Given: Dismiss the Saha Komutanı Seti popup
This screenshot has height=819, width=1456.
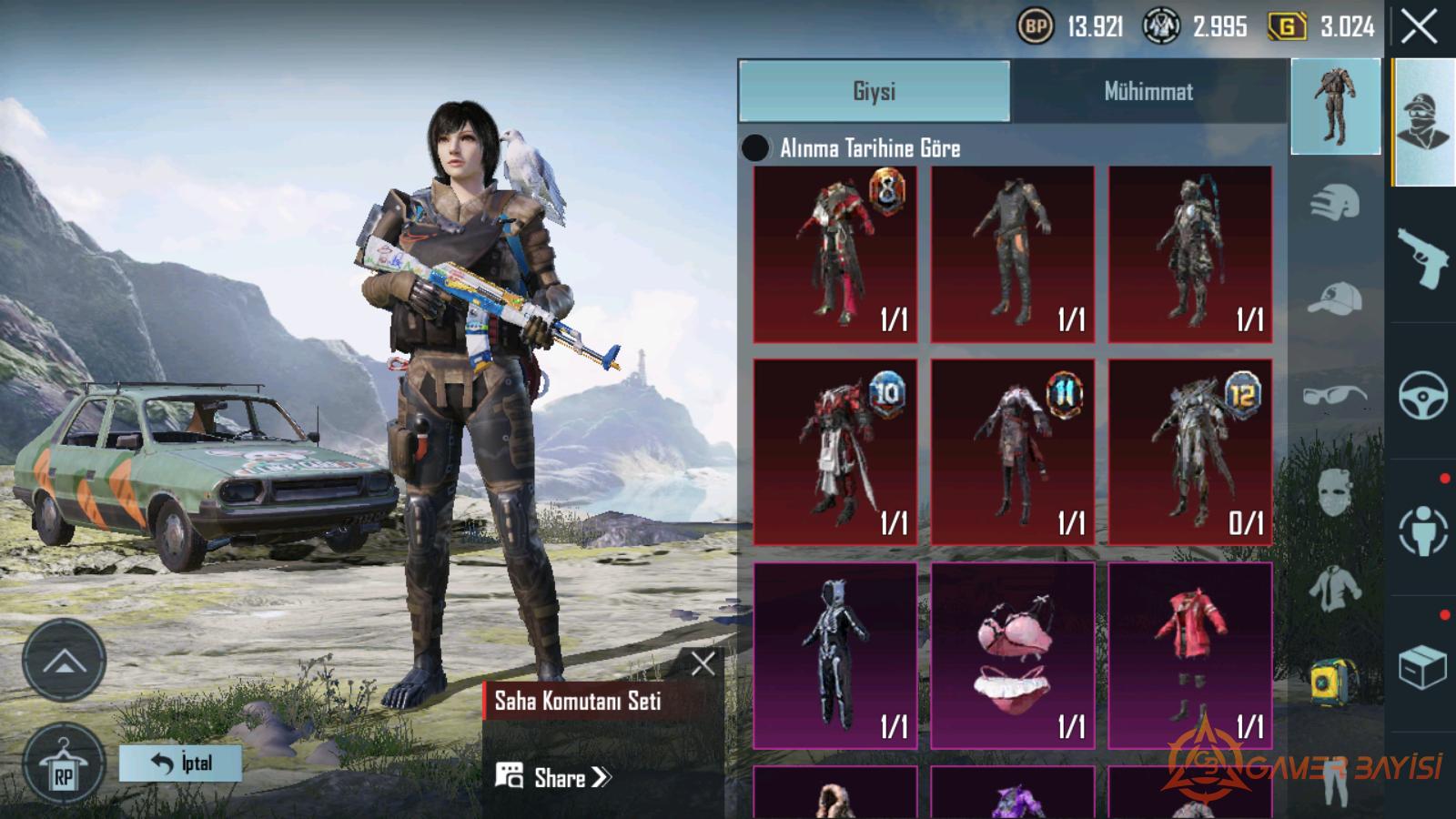Looking at the screenshot, I should (703, 663).
